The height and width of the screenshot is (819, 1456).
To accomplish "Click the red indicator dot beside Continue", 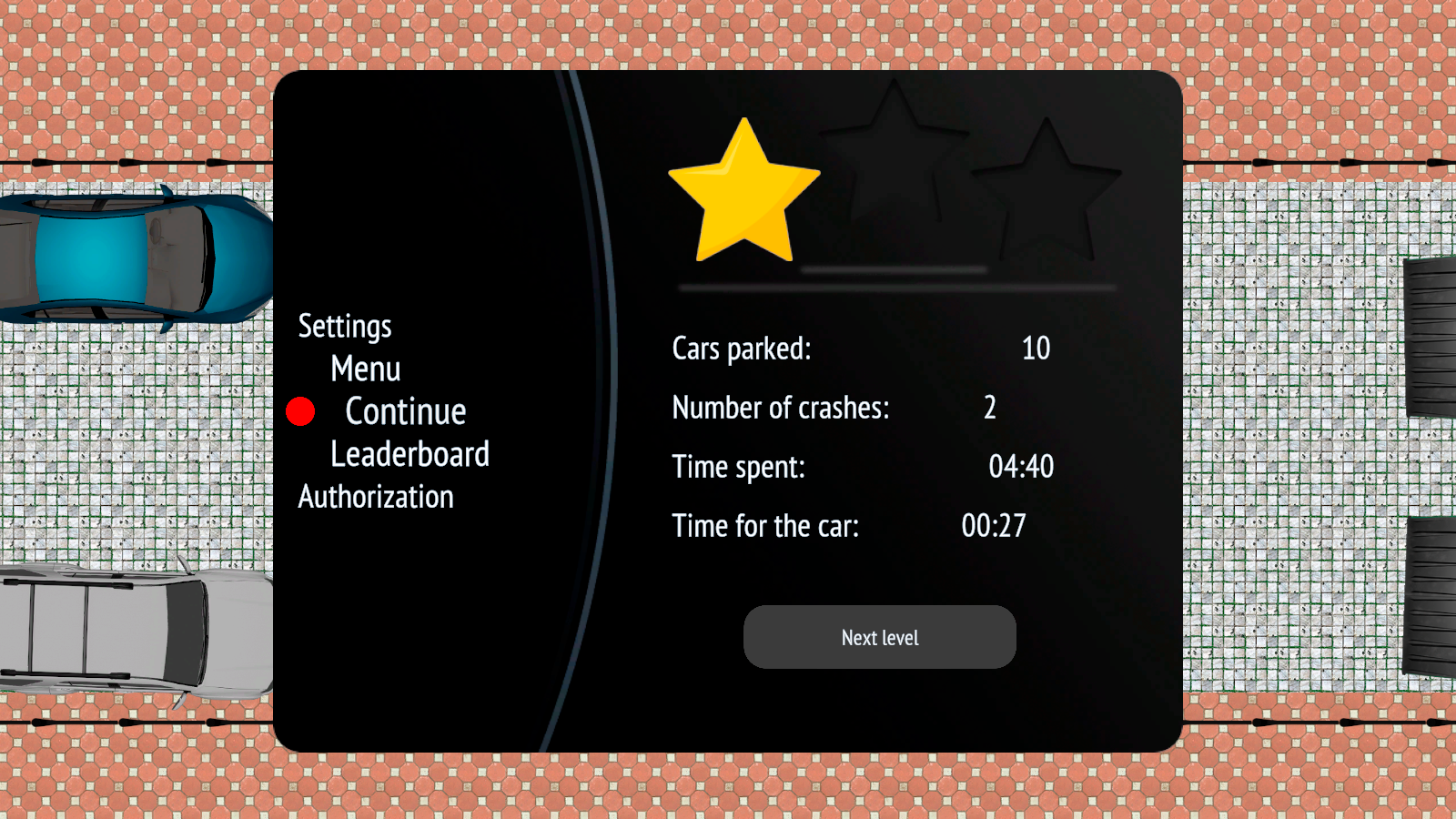I will click(300, 411).
